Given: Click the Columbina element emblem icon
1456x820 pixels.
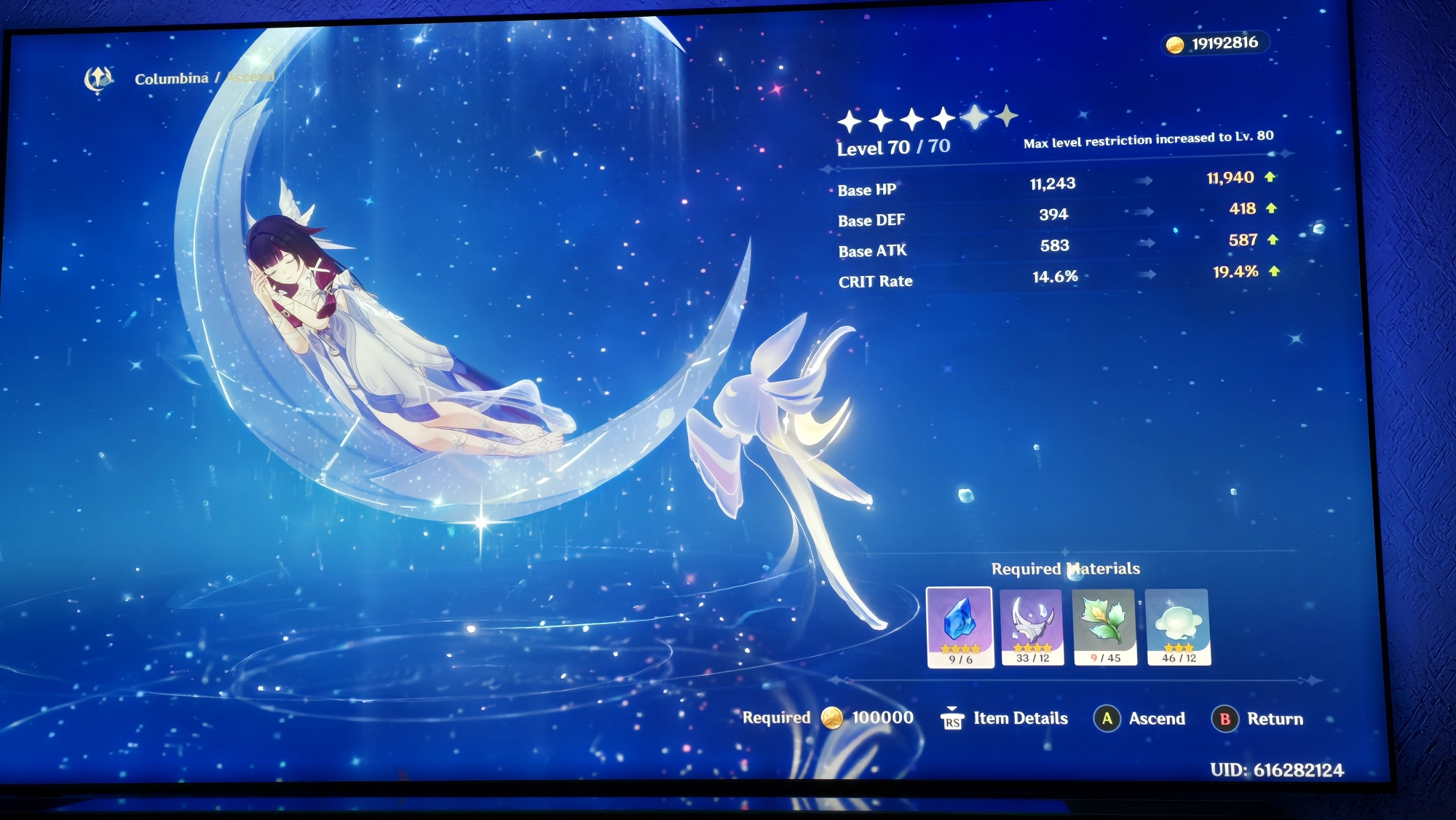Looking at the screenshot, I should click(x=98, y=79).
